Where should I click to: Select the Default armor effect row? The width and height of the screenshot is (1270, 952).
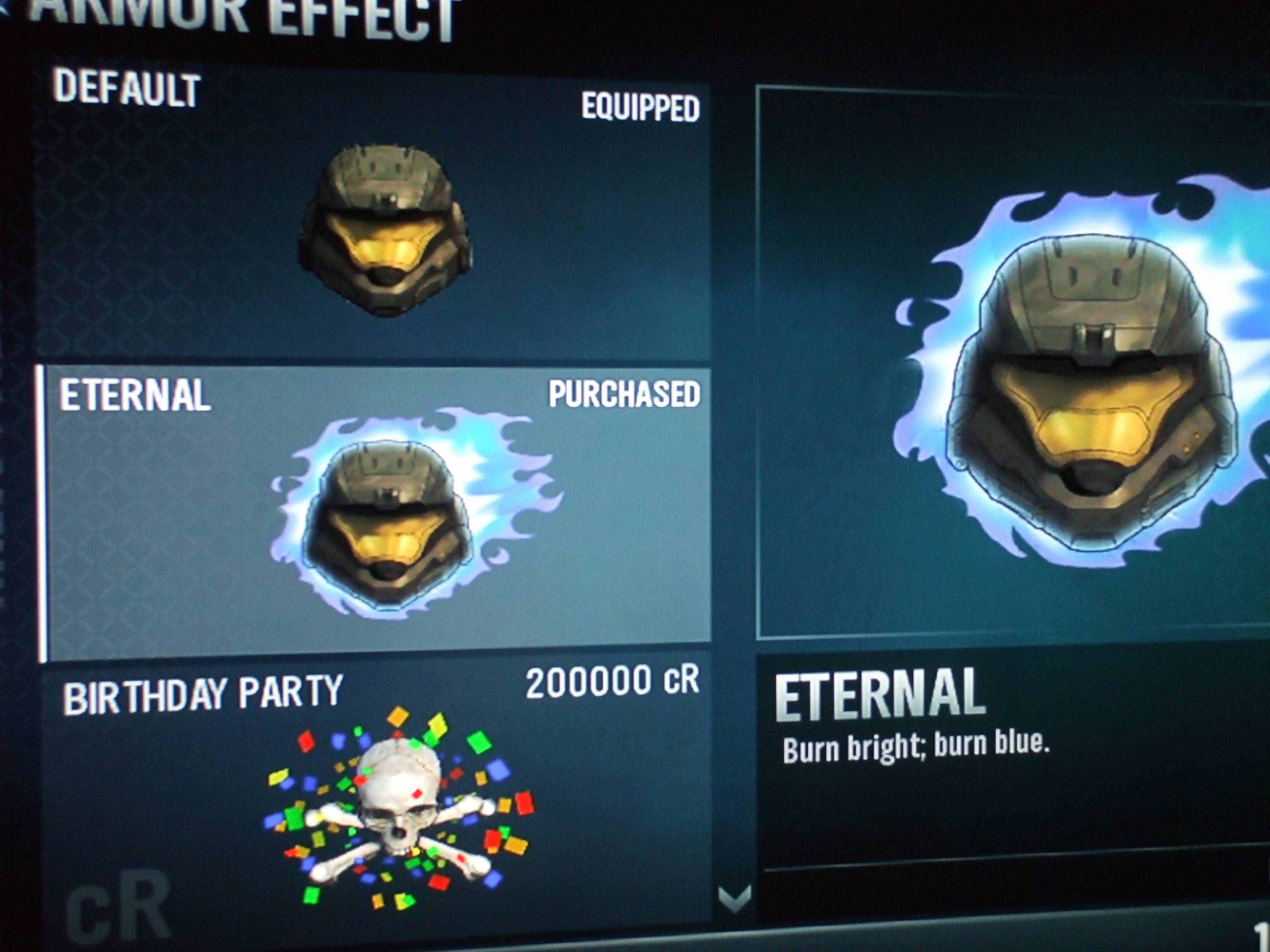pos(373,218)
